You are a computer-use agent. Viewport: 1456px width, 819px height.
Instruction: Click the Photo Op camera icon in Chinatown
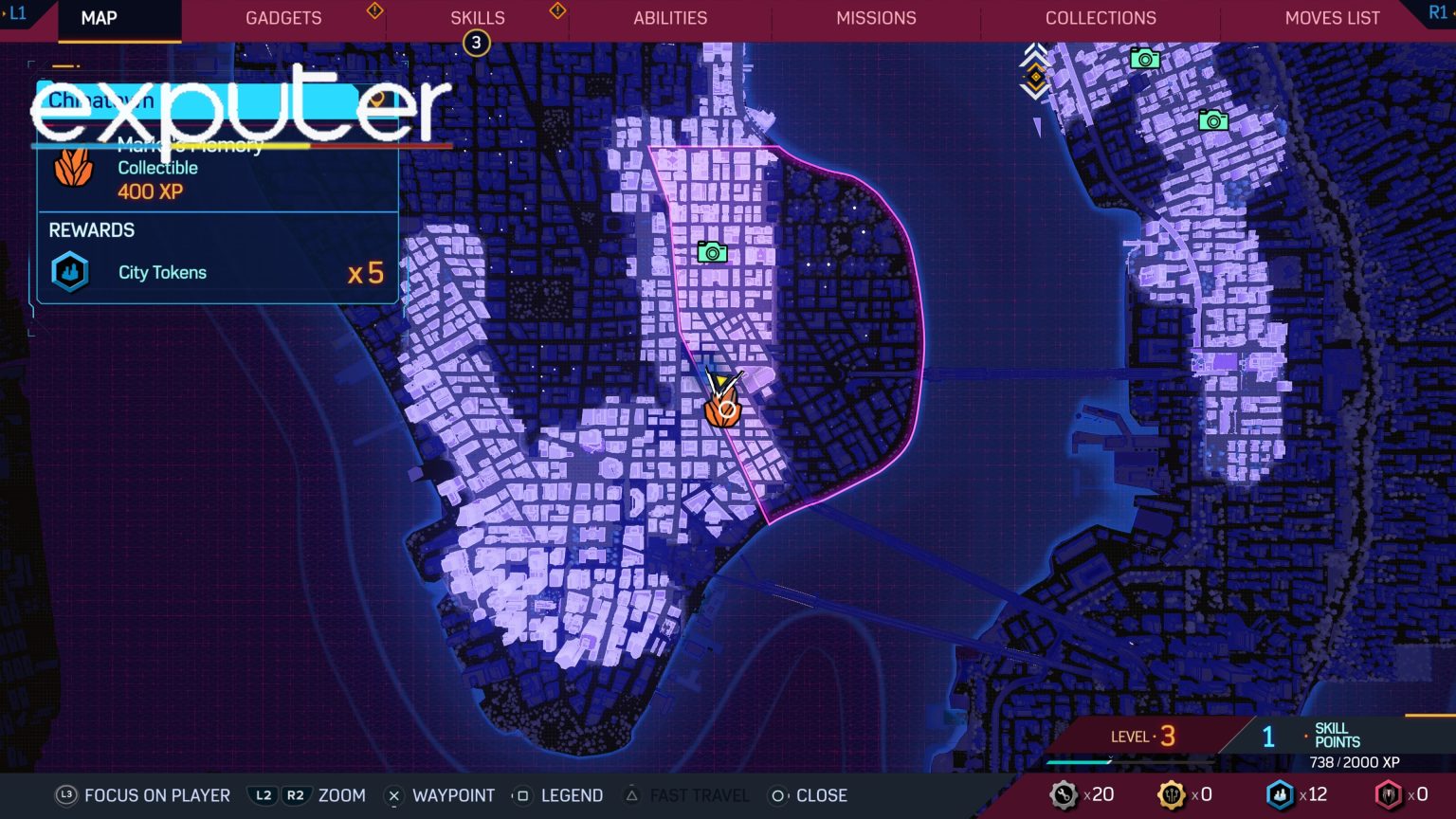(x=711, y=252)
